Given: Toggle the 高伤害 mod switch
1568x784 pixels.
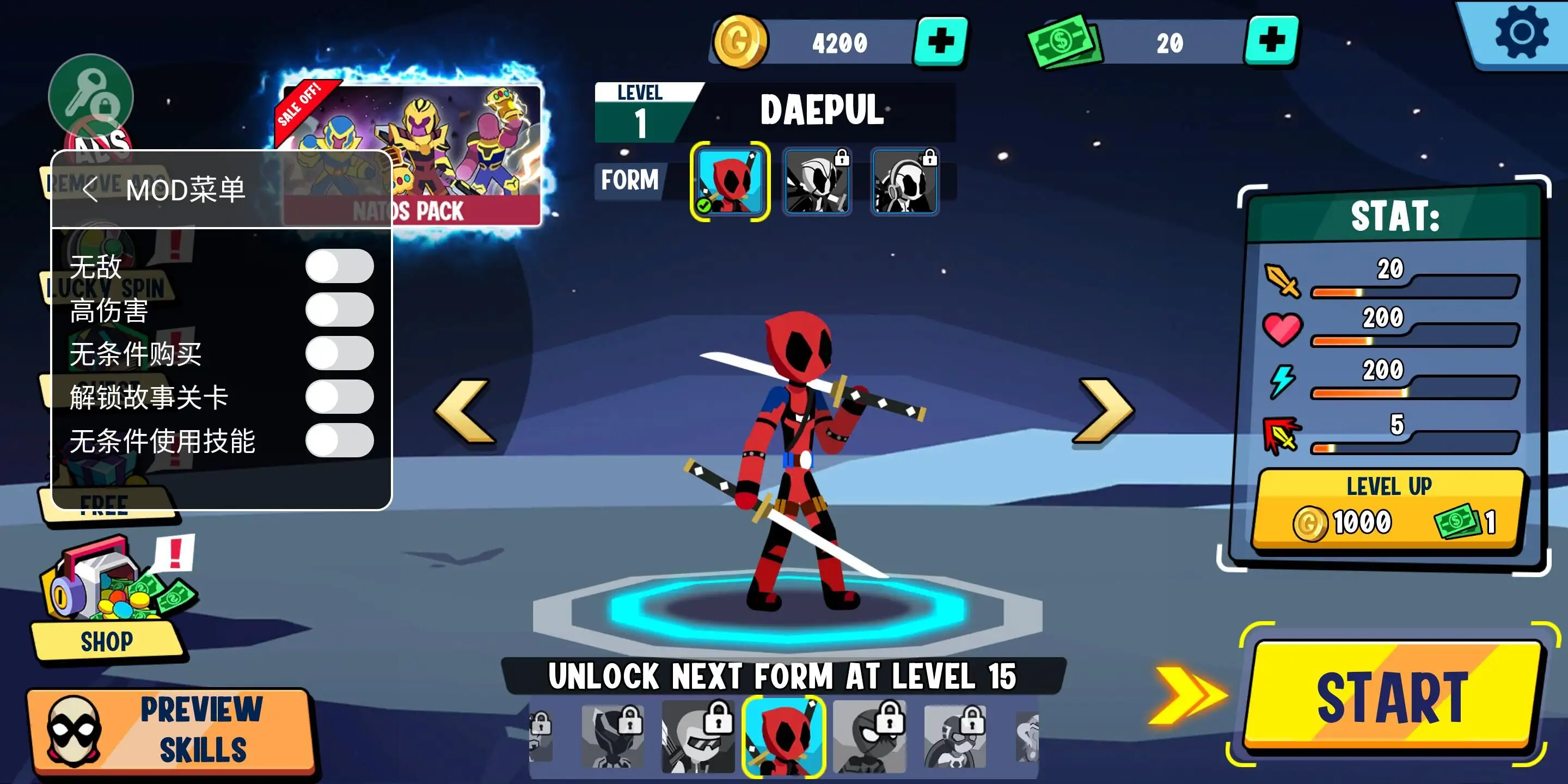Looking at the screenshot, I should pyautogui.click(x=339, y=310).
